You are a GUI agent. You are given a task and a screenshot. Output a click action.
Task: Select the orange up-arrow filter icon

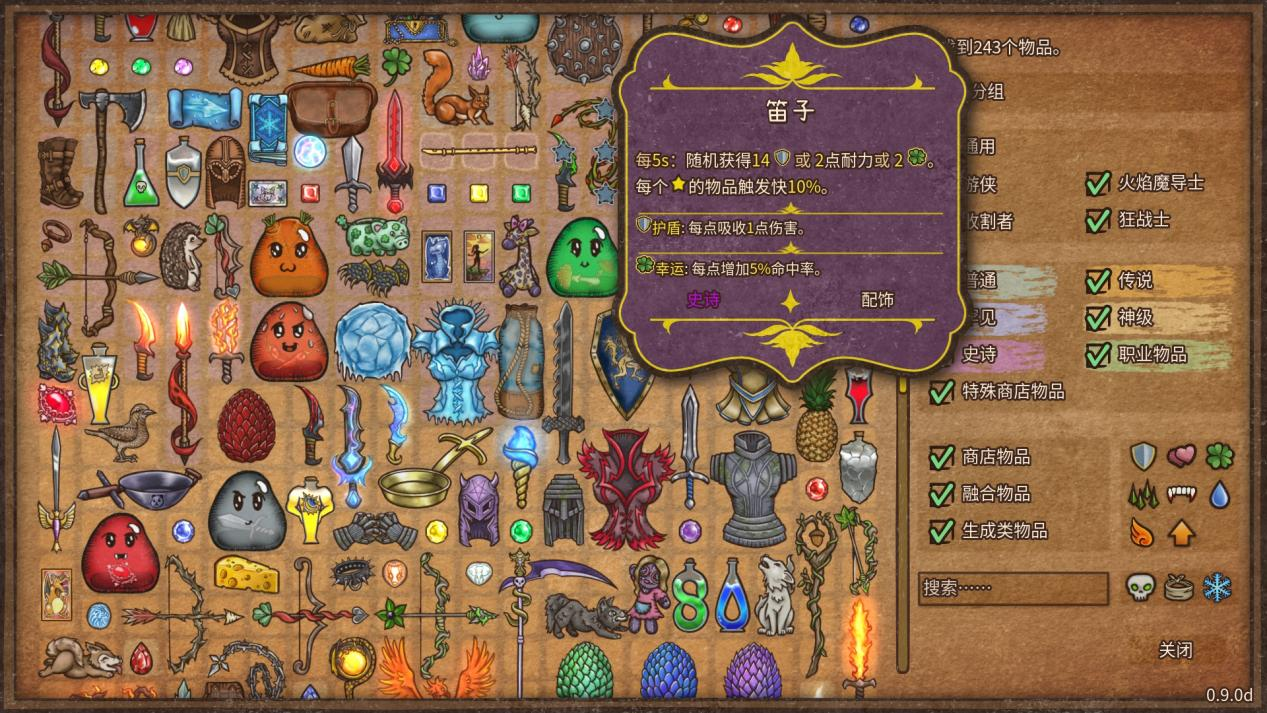click(1181, 532)
